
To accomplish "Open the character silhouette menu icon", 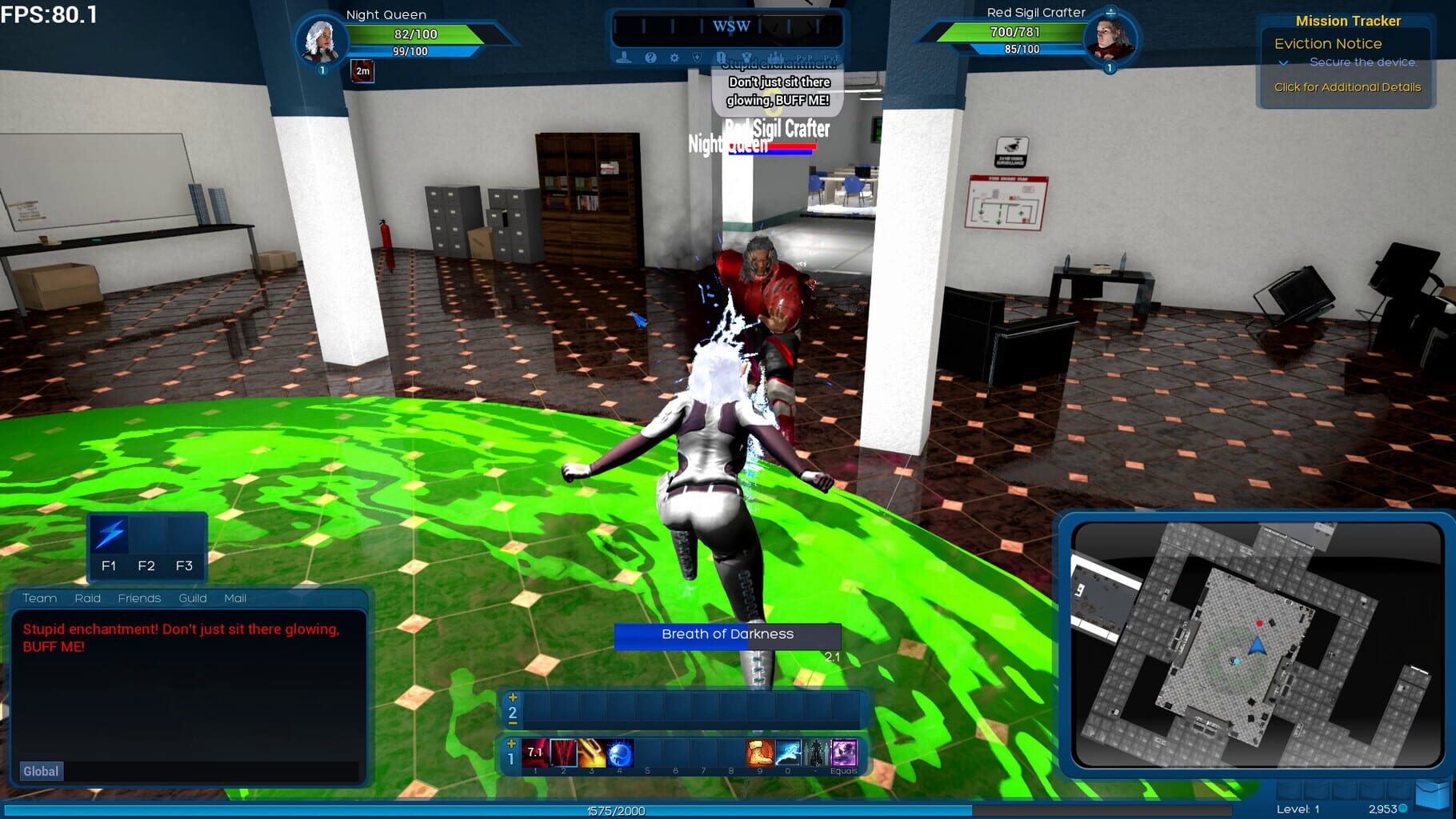I will (x=624, y=58).
